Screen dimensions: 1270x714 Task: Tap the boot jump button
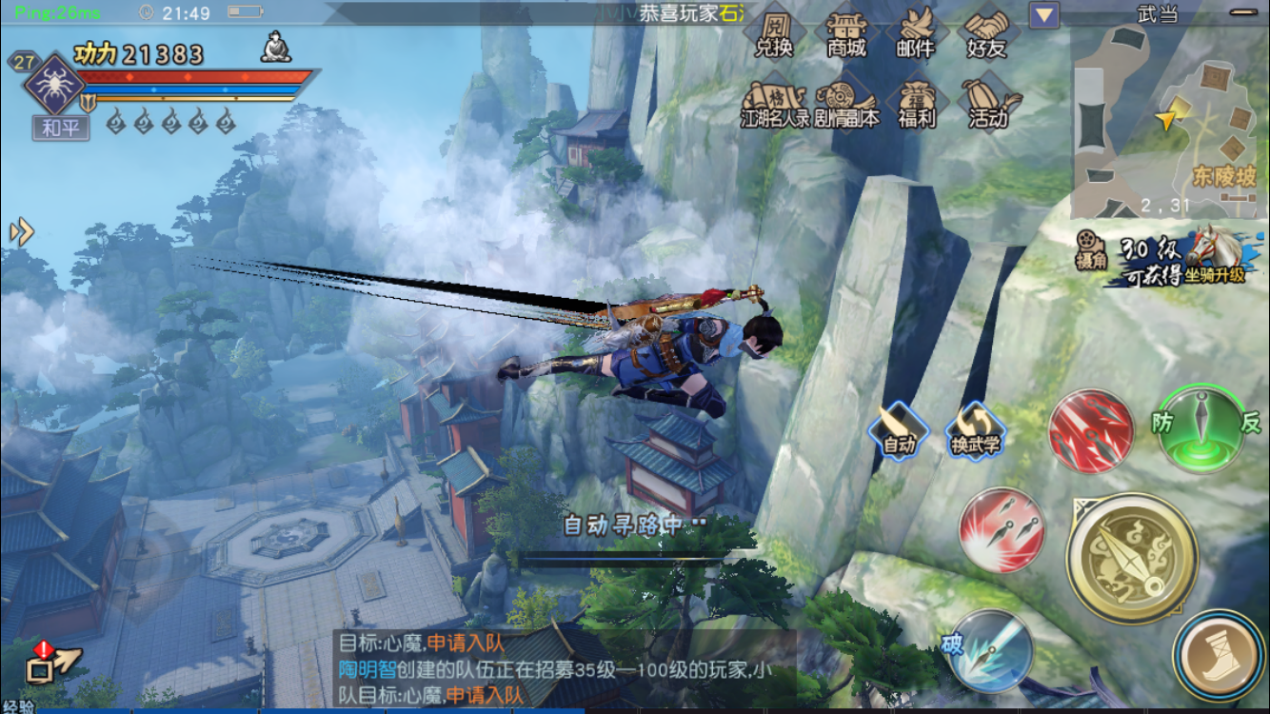click(x=1219, y=657)
